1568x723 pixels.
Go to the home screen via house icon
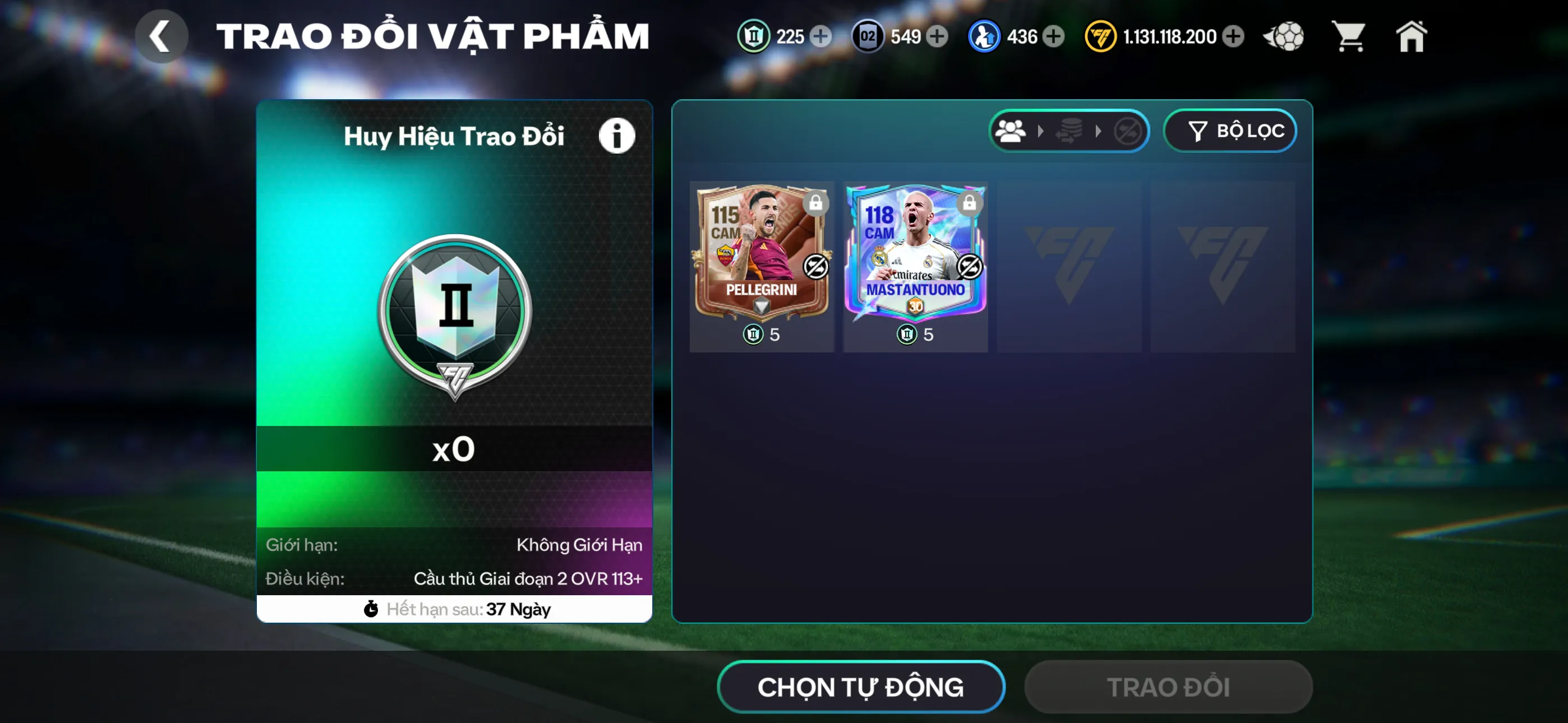click(1412, 36)
